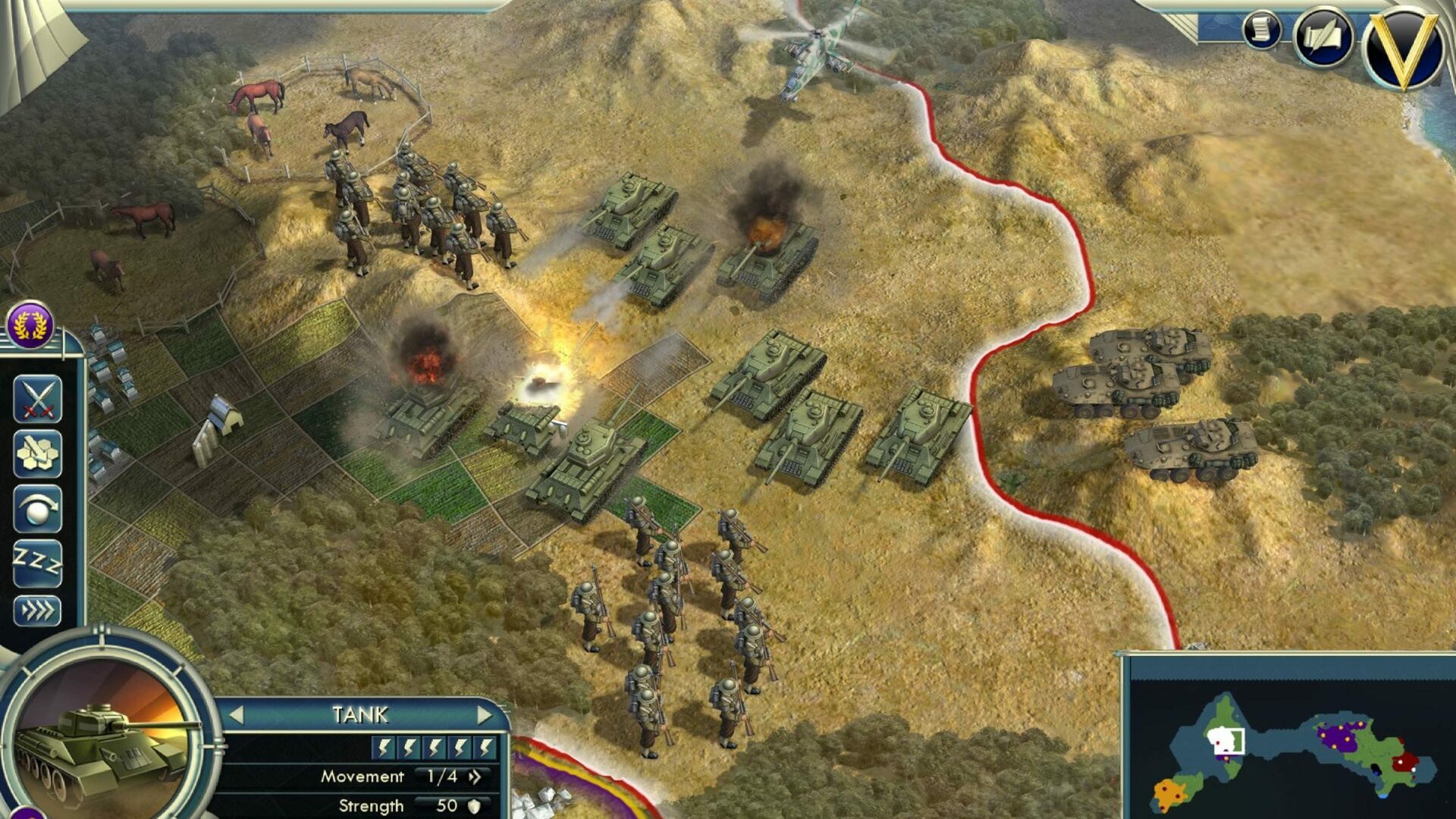Open the small scroll icon
This screenshot has width=1456, height=819.
[1261, 31]
